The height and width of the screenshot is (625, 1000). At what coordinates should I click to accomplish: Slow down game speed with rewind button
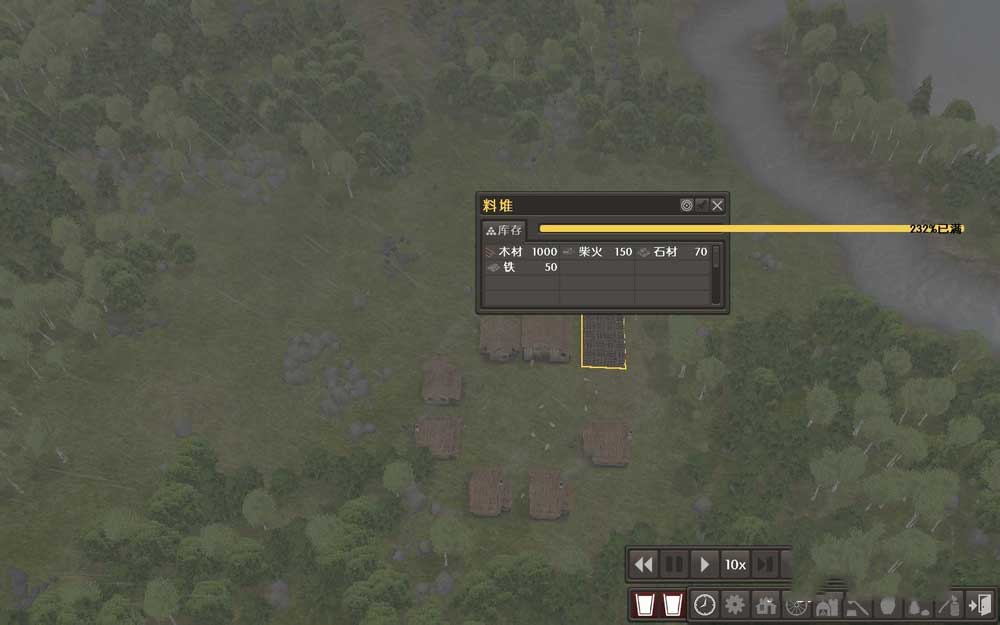click(x=643, y=564)
